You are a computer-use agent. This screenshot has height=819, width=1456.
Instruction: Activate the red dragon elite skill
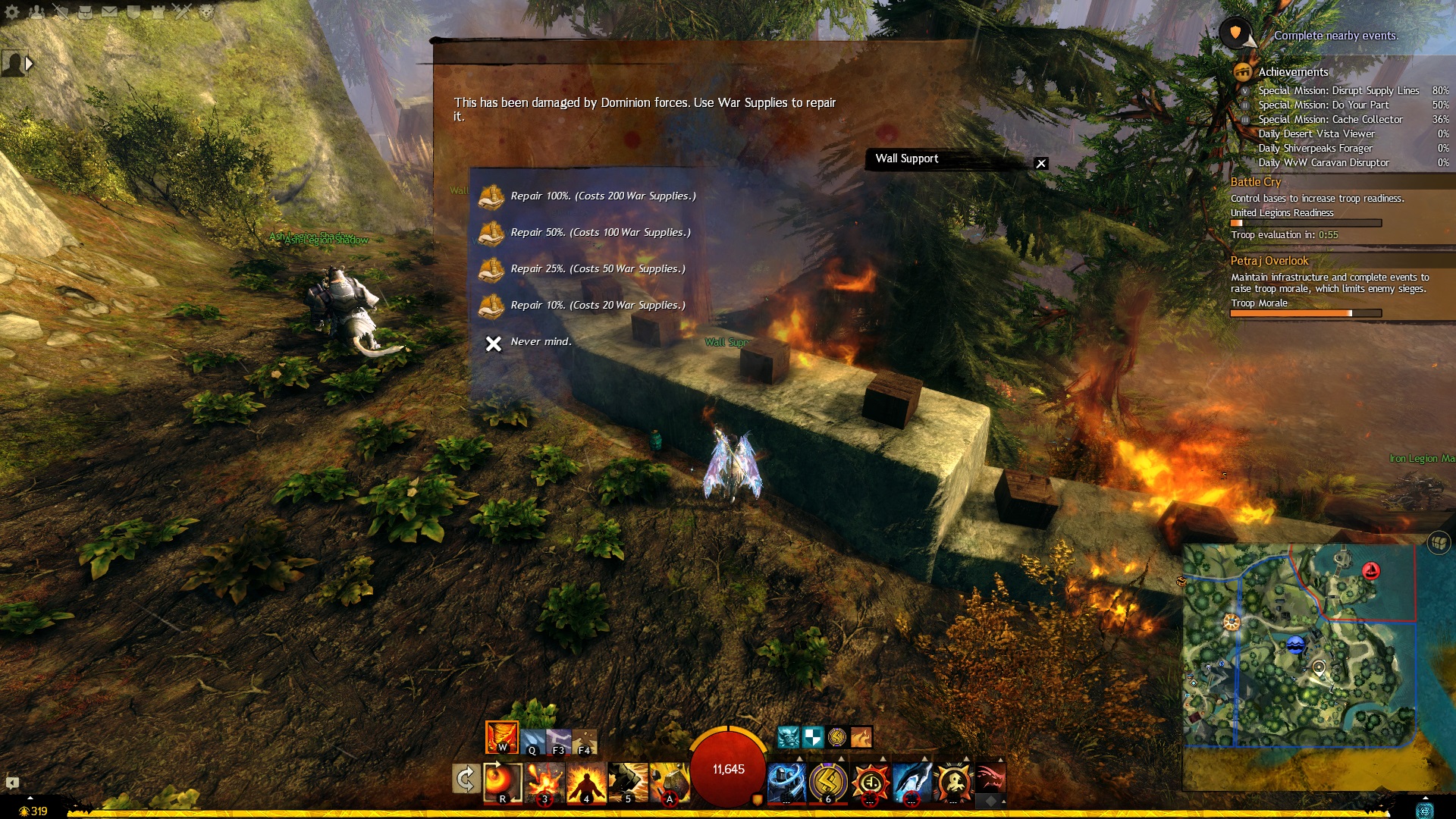coord(990,780)
